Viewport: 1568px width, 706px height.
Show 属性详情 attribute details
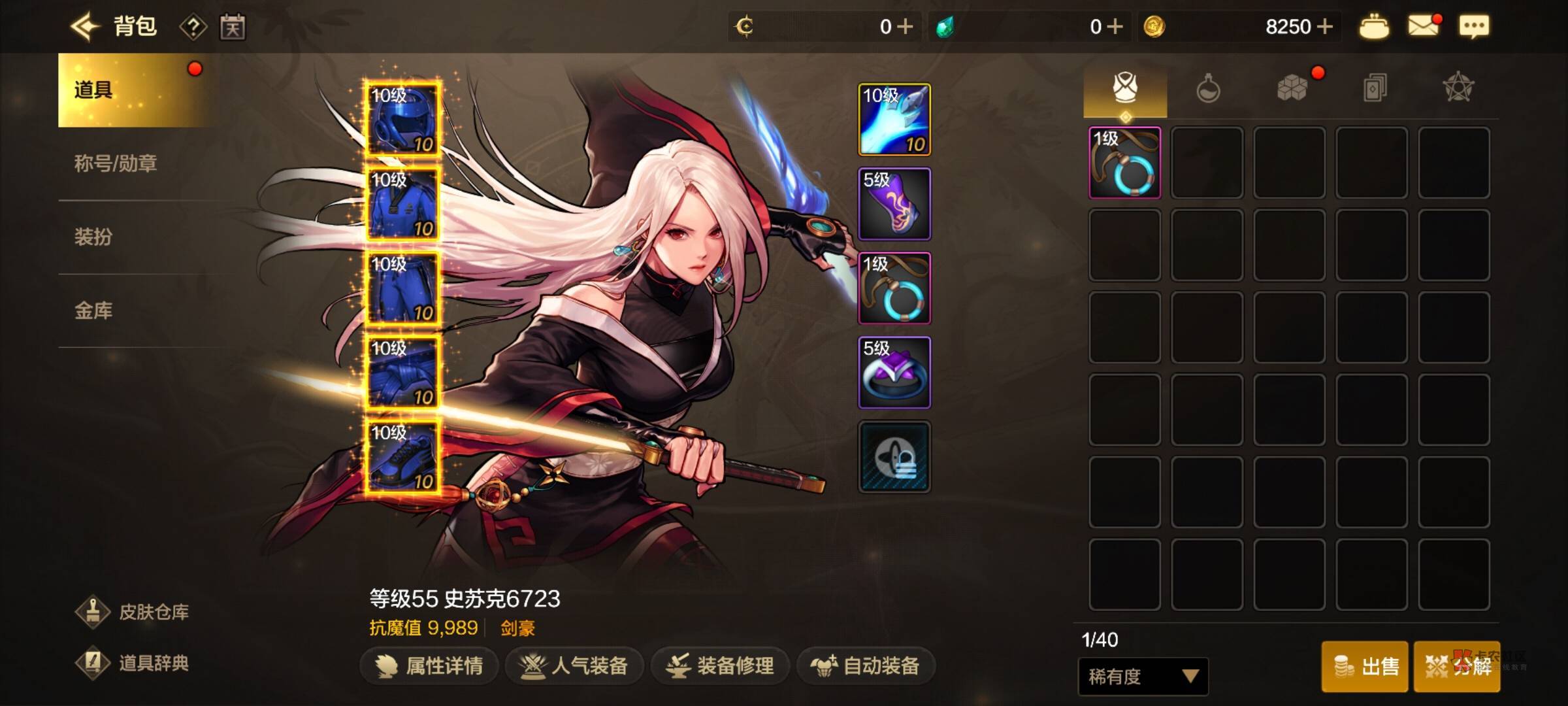(x=430, y=666)
